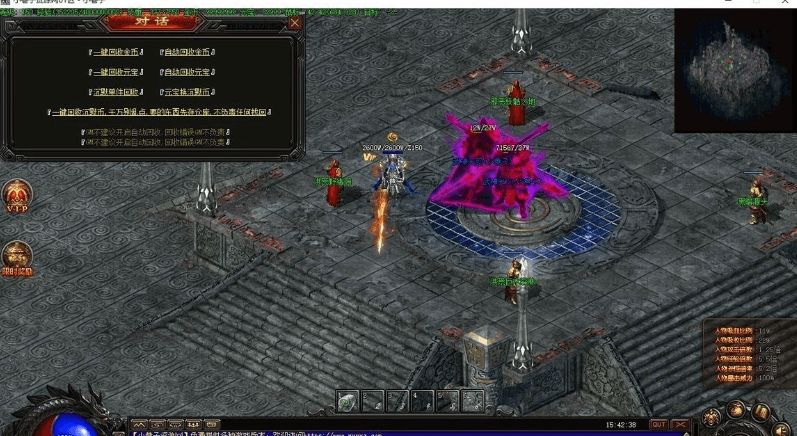Click the long 一键回收沉默币 warning link
The width and height of the screenshot is (797, 436).
tap(160, 112)
